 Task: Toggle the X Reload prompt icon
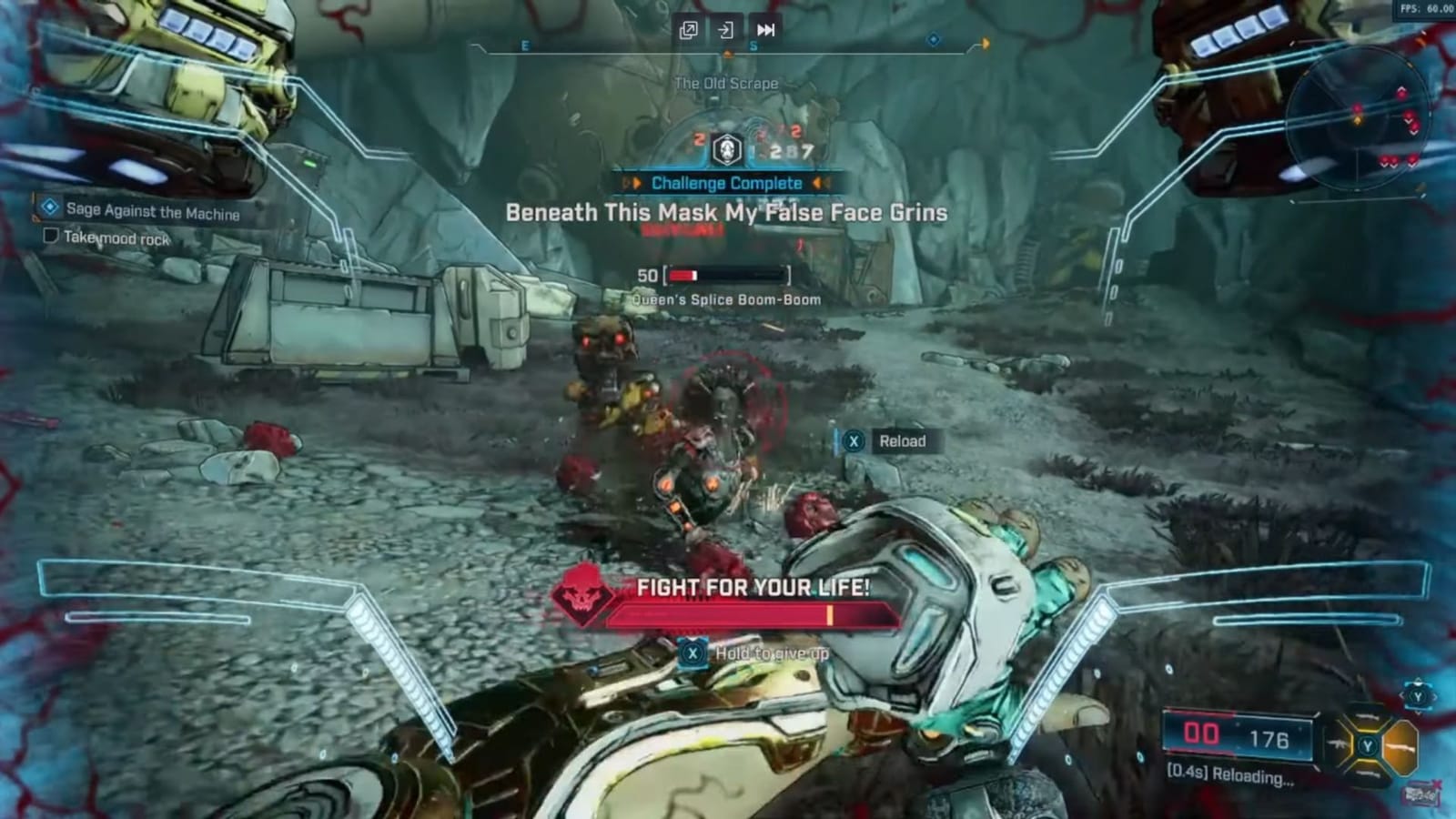[x=853, y=441]
